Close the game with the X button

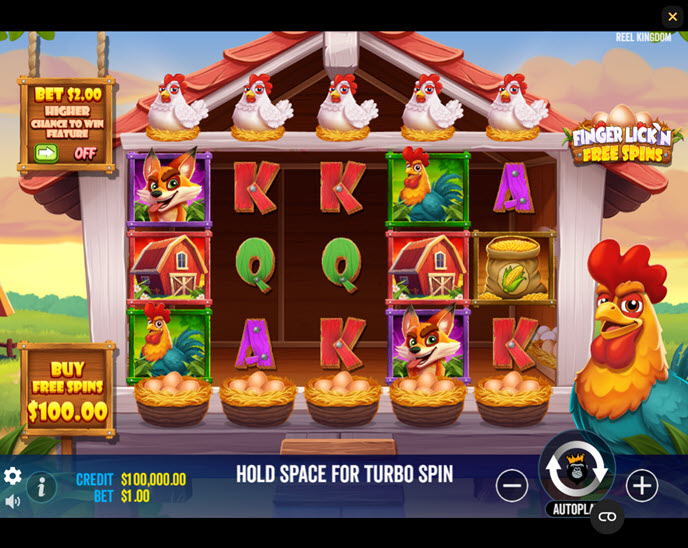coord(673,16)
